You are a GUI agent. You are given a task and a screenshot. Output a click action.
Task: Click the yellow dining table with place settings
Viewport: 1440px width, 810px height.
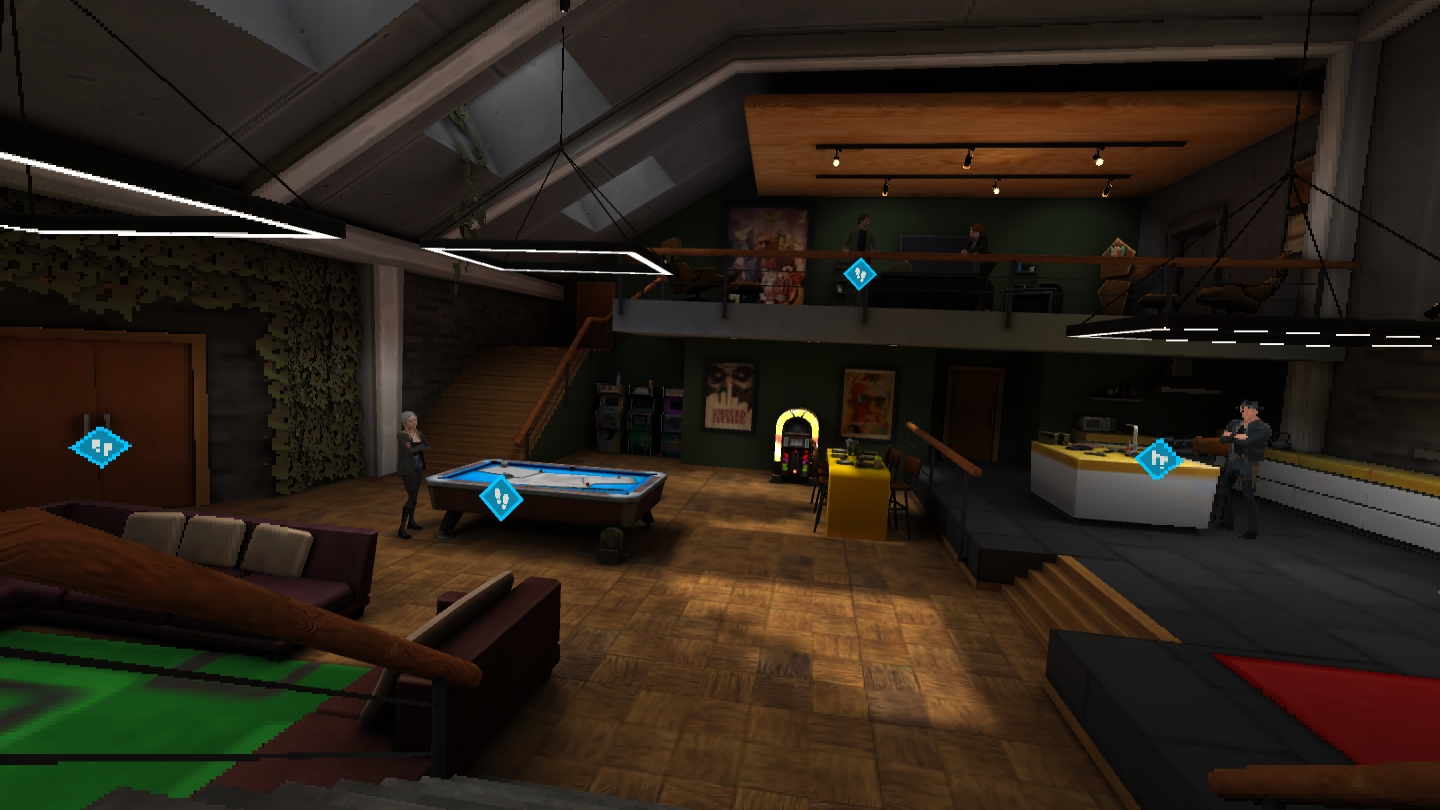(855, 480)
